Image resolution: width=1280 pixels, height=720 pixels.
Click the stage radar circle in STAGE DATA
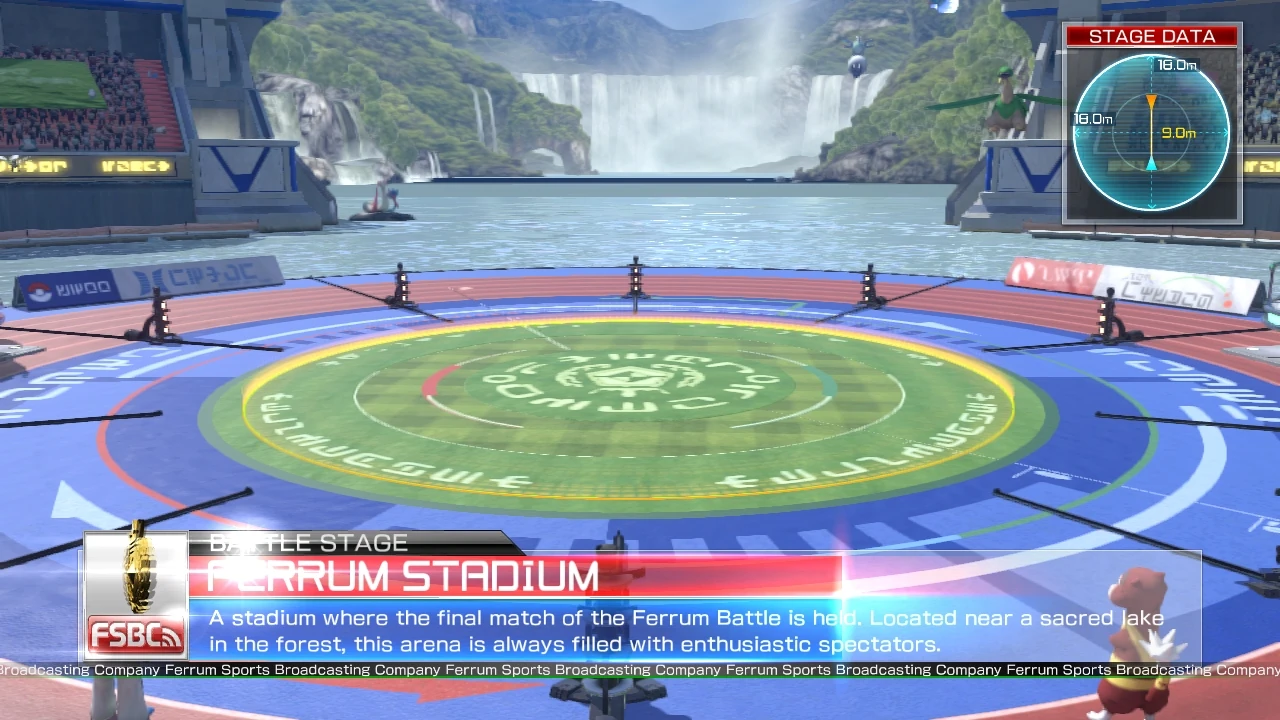click(x=1150, y=133)
